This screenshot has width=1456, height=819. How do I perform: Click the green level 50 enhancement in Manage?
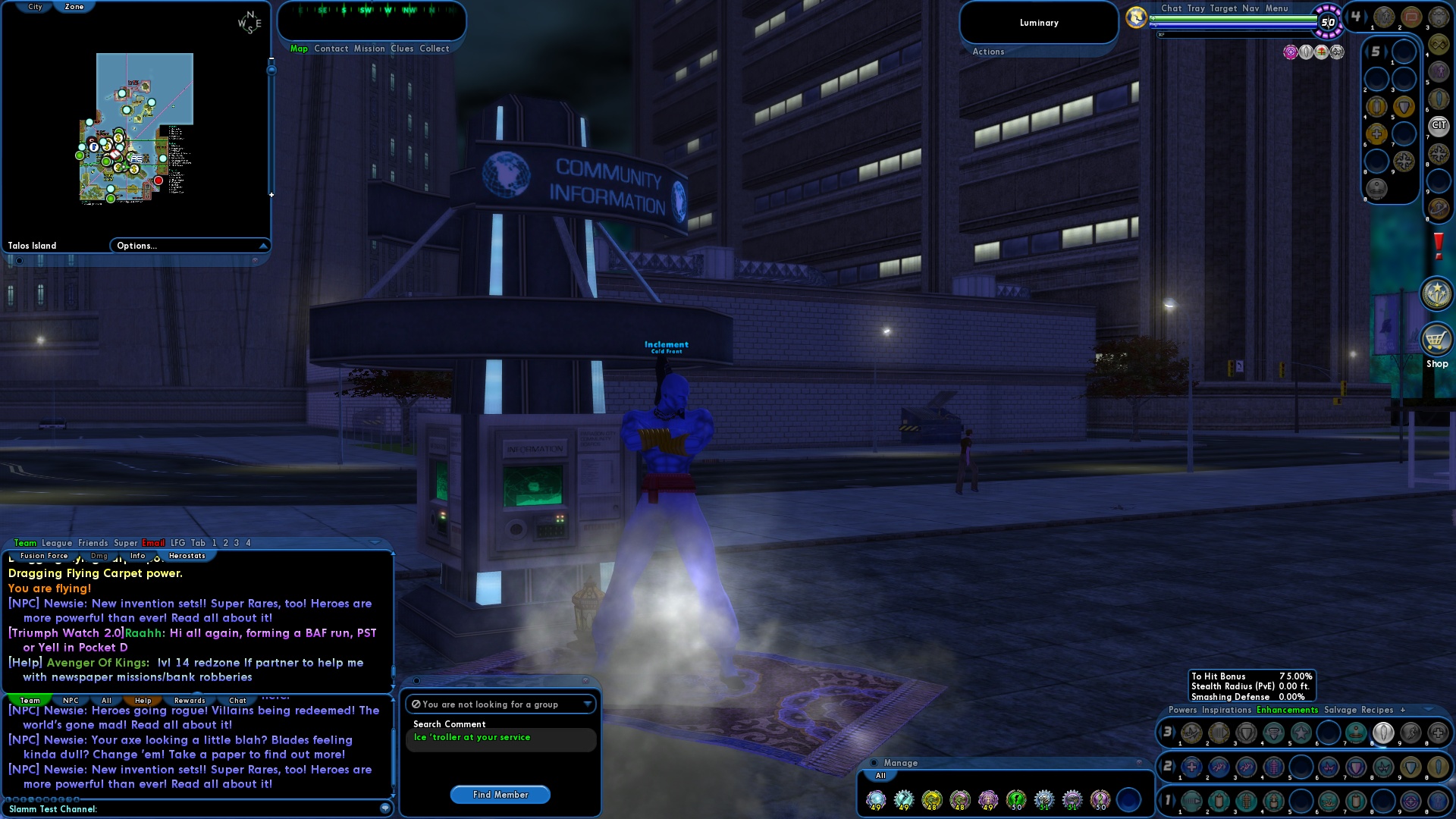point(1015,800)
